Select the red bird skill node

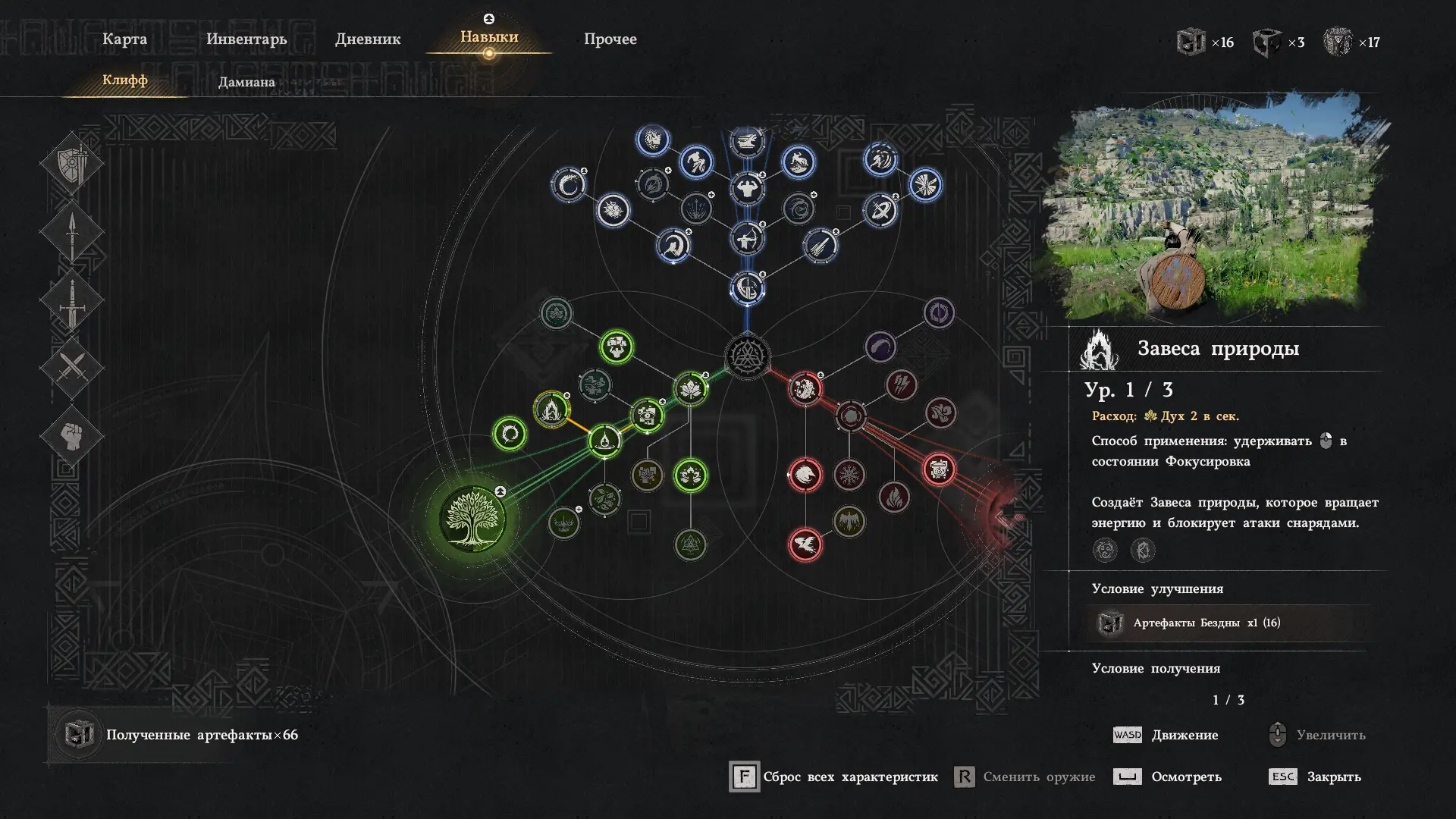[x=805, y=544]
